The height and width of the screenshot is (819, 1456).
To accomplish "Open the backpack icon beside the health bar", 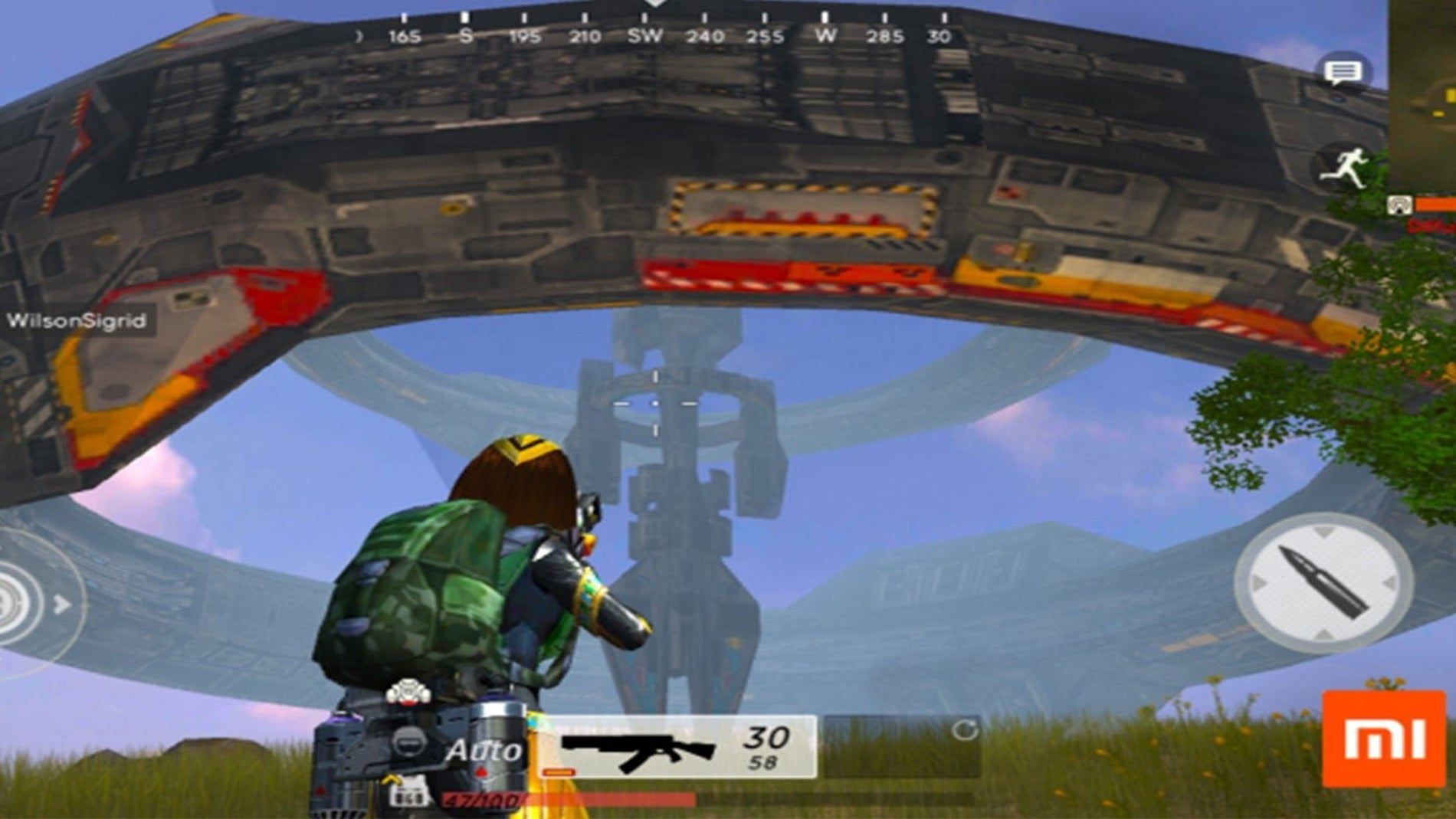I will point(408,794).
